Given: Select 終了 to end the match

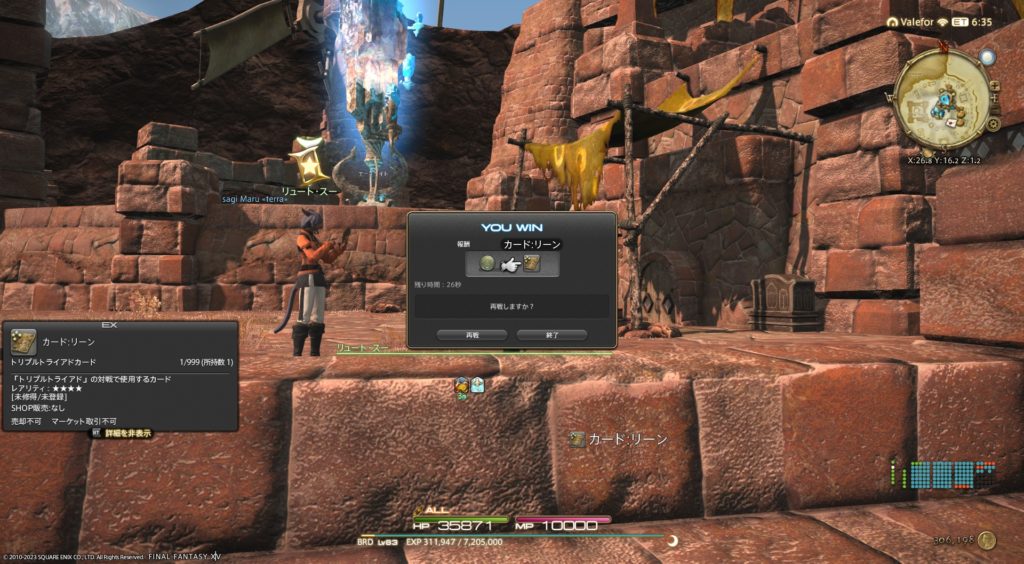Looking at the screenshot, I should point(551,335).
